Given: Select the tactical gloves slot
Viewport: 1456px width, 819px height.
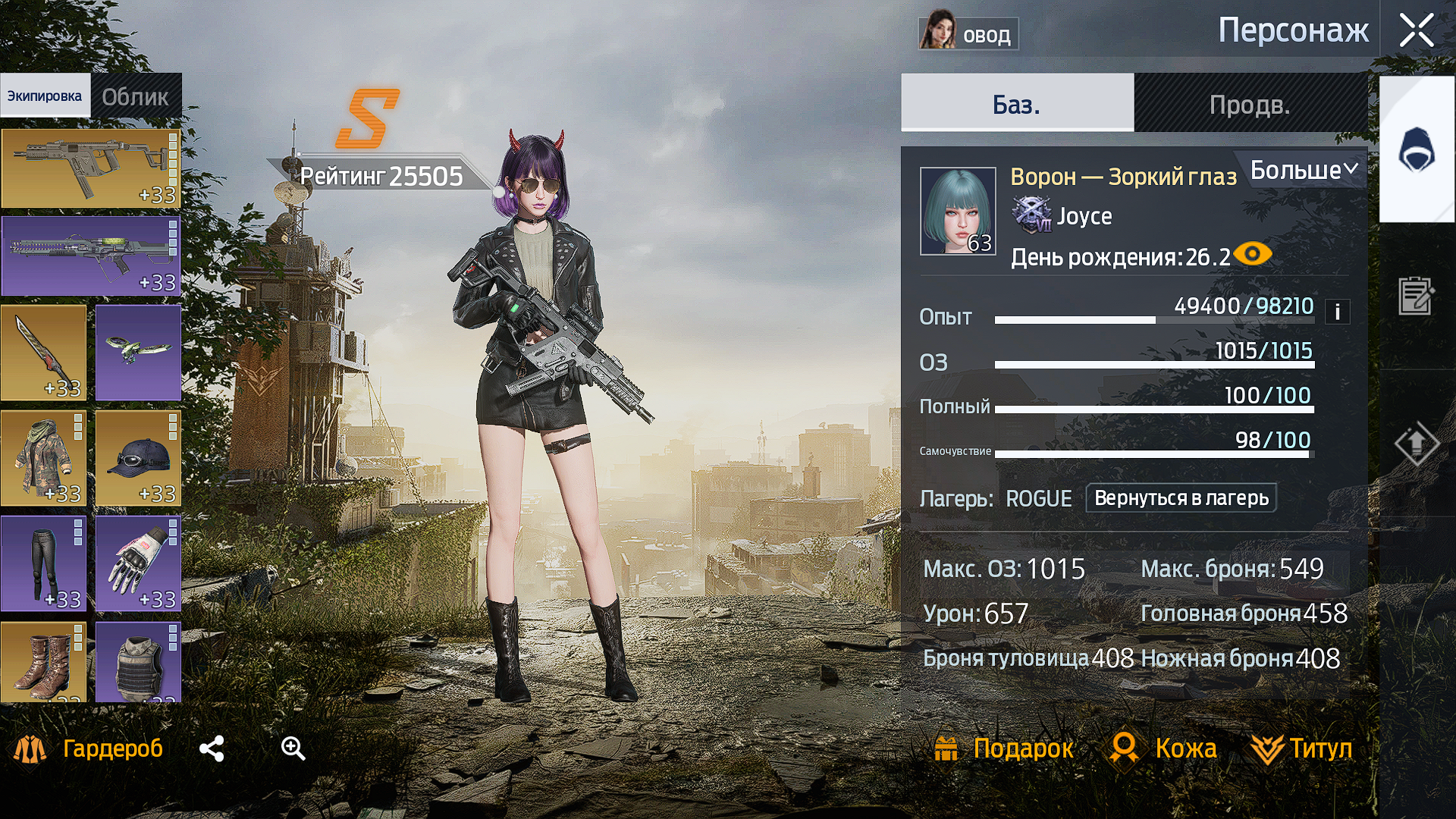Looking at the screenshot, I should [x=138, y=563].
